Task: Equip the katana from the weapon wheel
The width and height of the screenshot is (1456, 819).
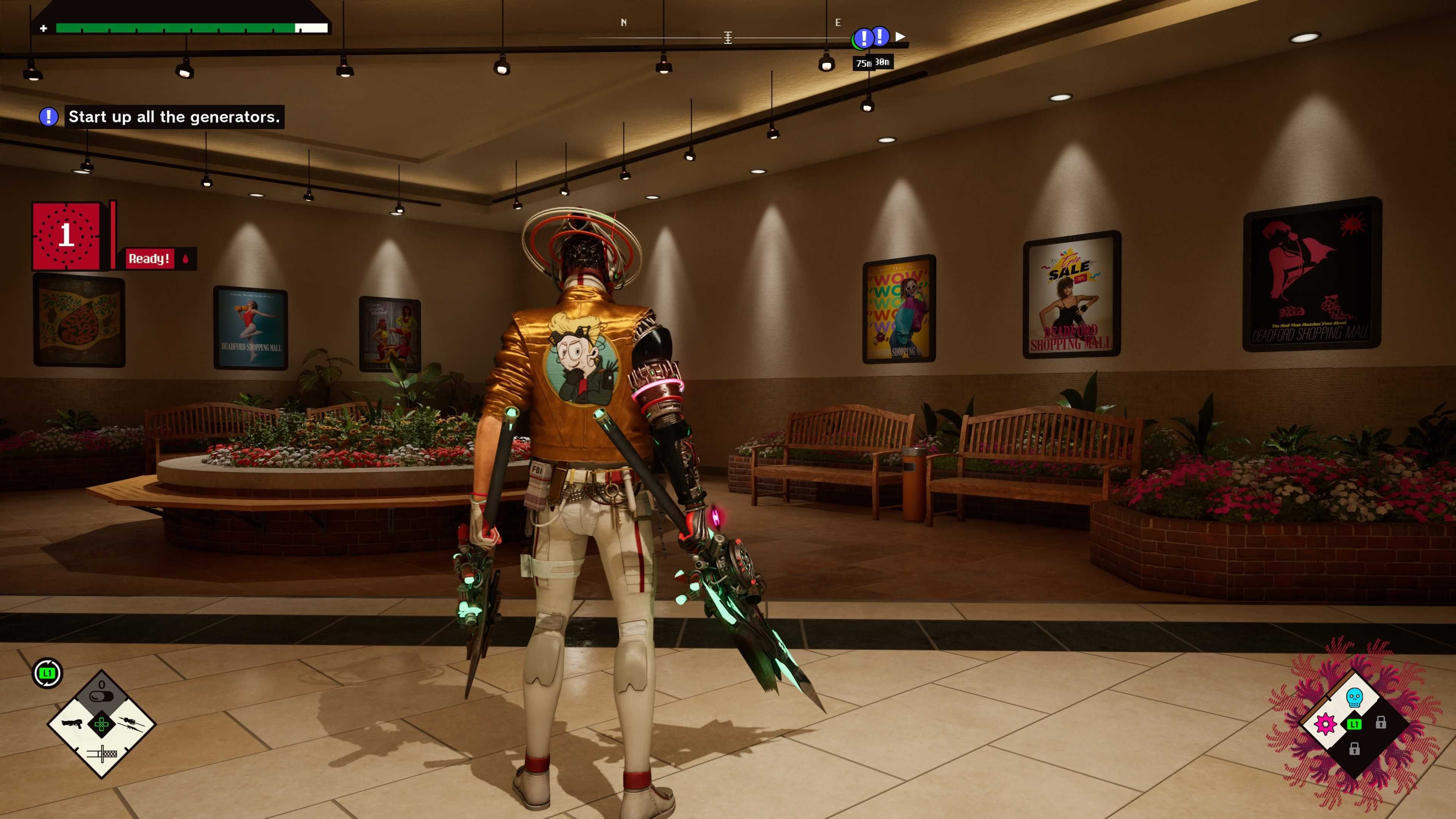Action: [102, 753]
